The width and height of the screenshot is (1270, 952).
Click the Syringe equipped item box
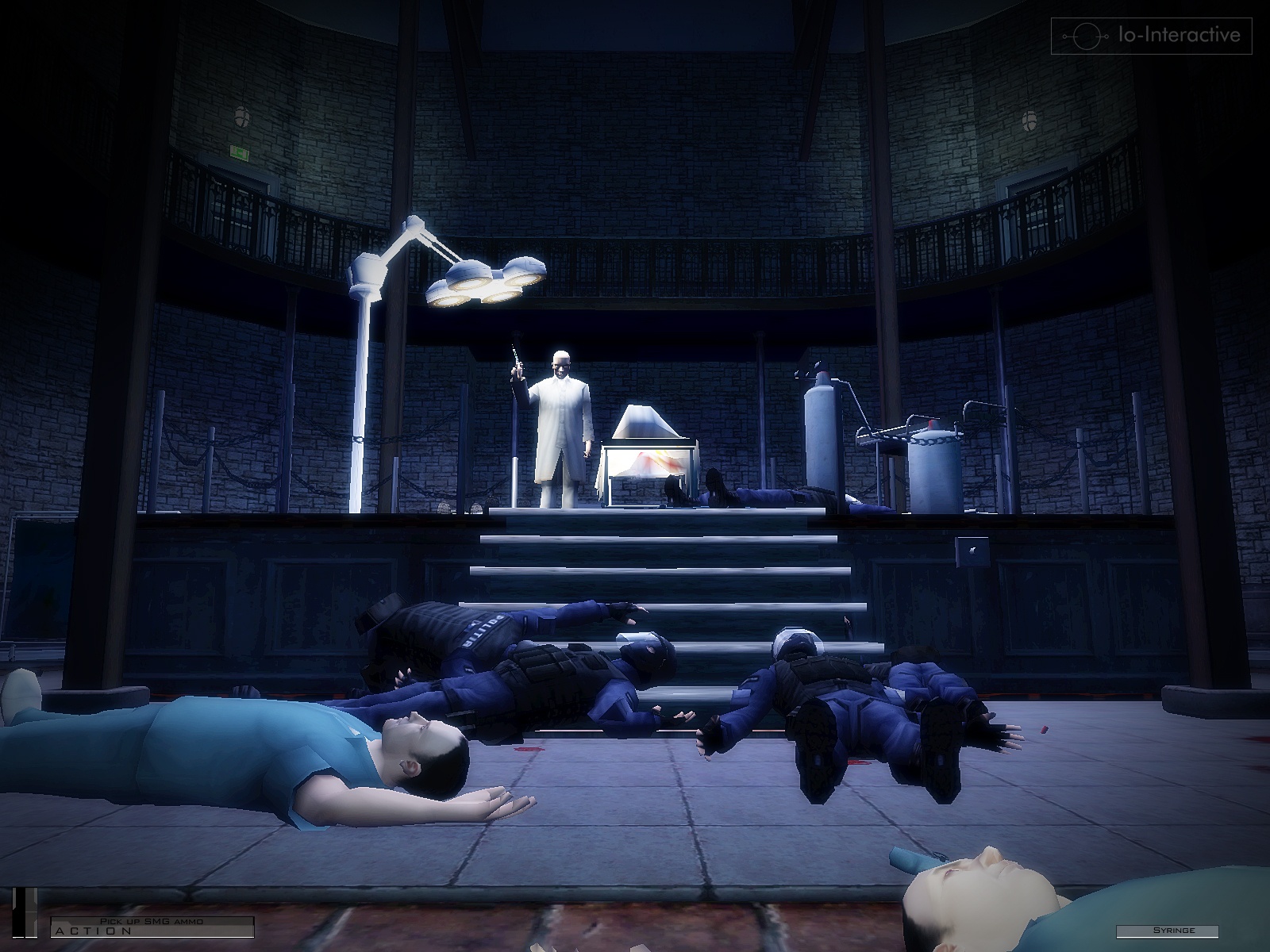pyautogui.click(x=1165, y=931)
